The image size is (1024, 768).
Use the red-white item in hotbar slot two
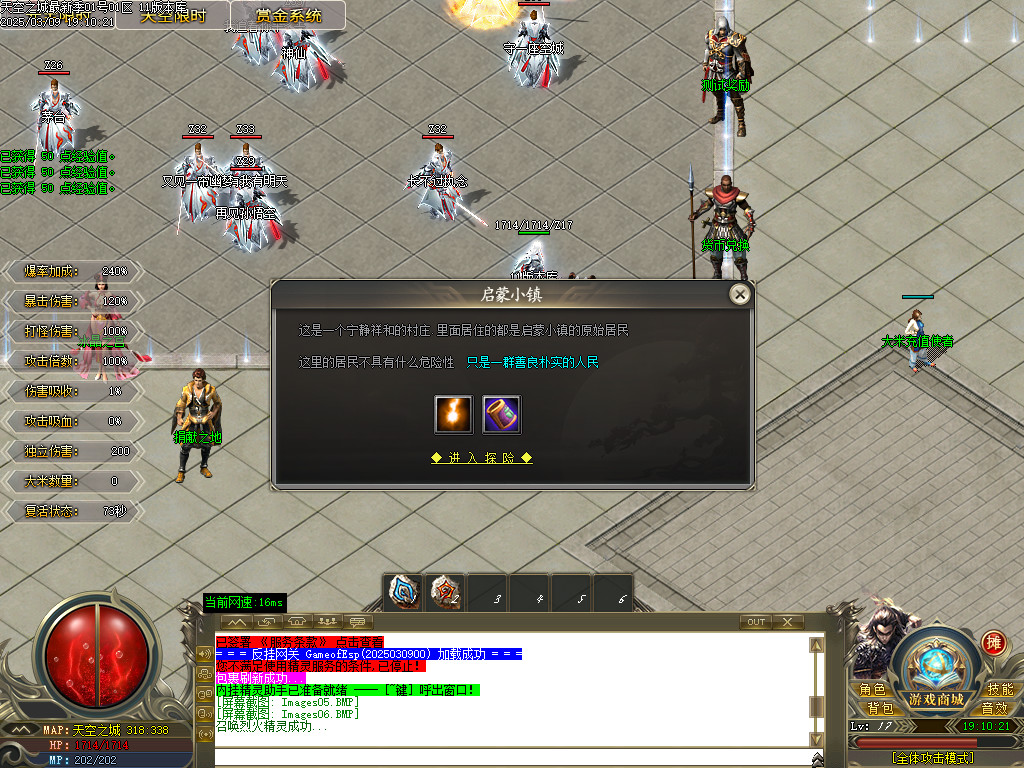click(445, 592)
